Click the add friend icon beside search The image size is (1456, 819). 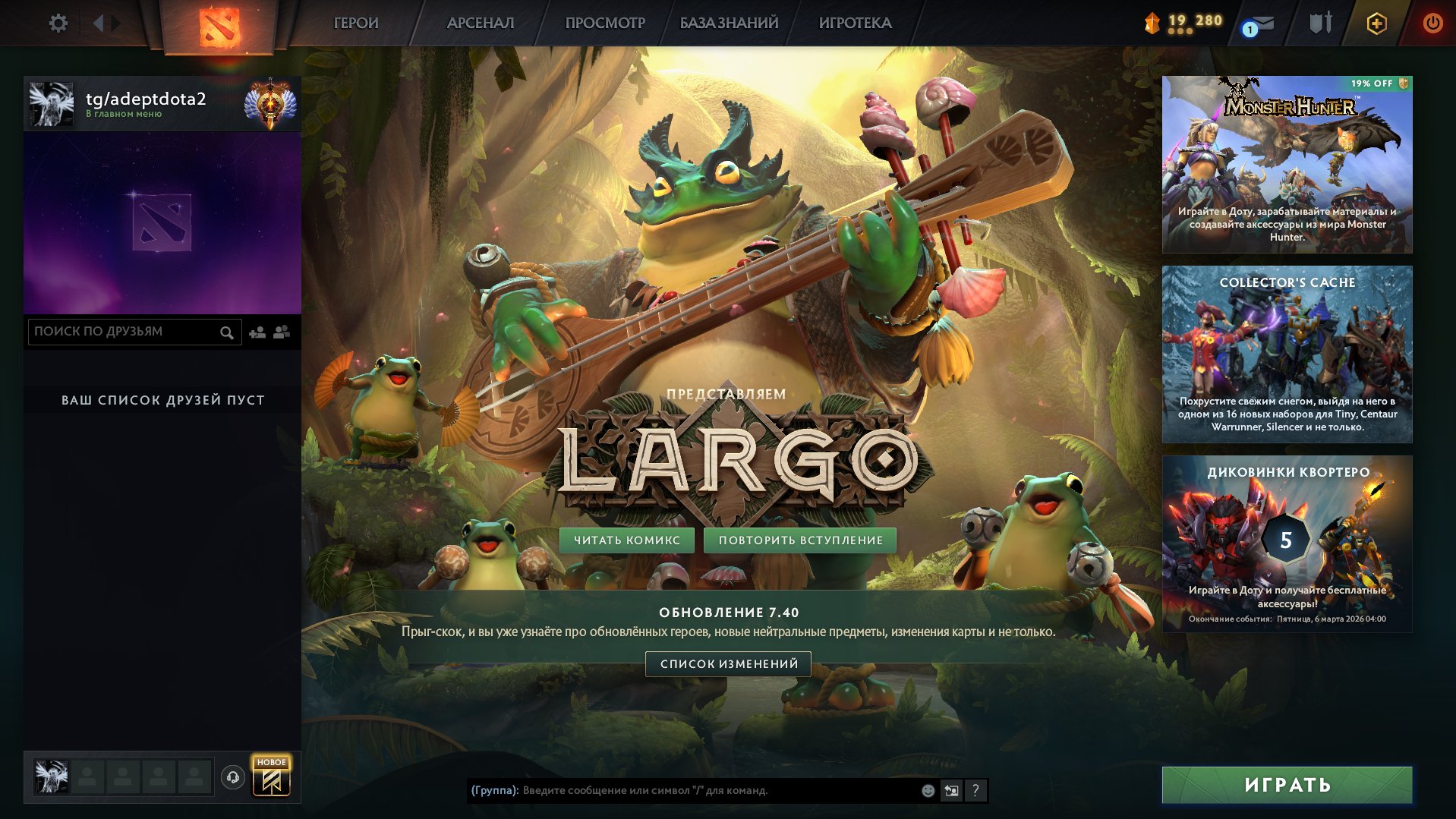(x=257, y=332)
